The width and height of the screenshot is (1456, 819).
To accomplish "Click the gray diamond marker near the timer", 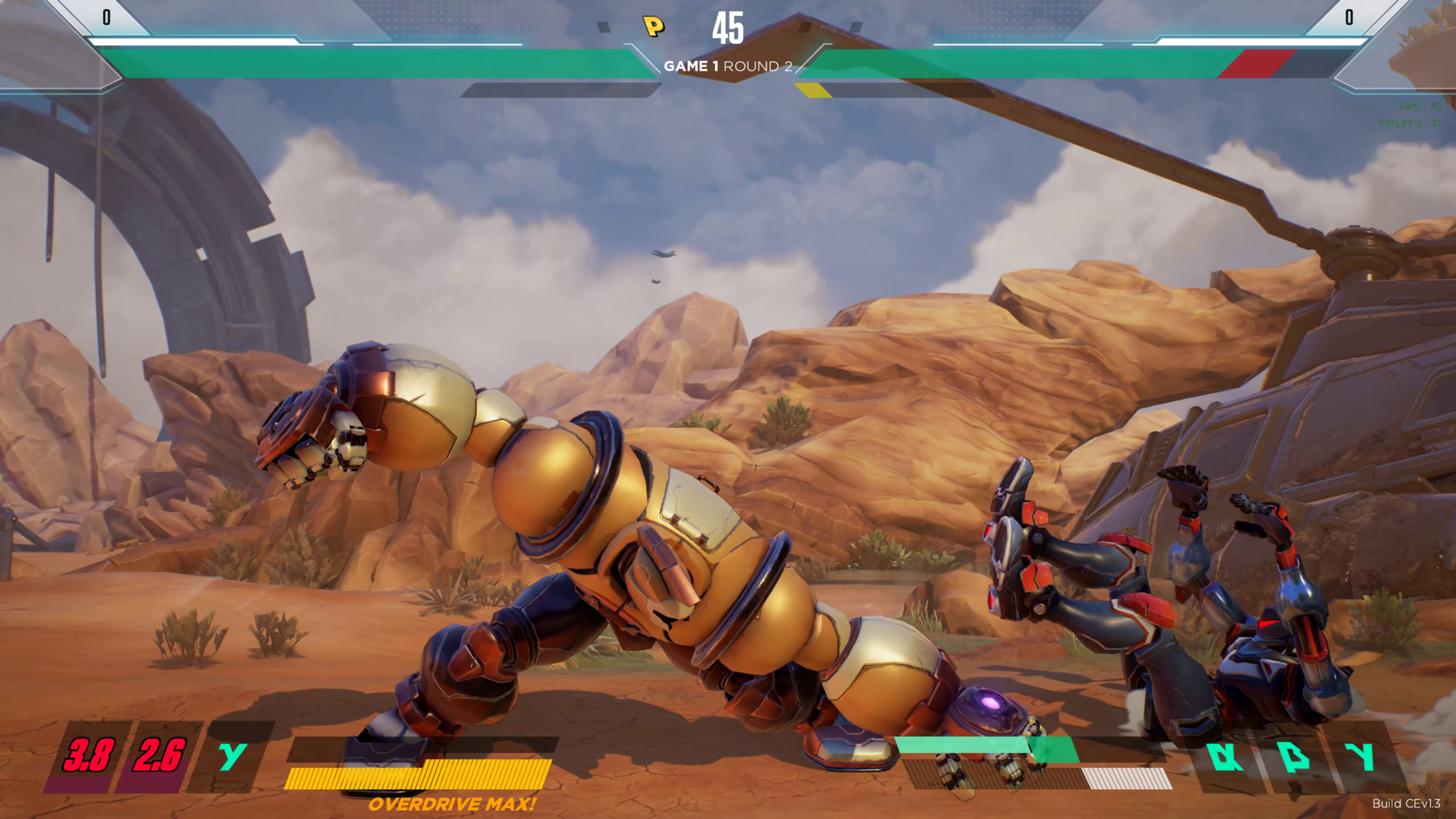I will click(x=602, y=26).
